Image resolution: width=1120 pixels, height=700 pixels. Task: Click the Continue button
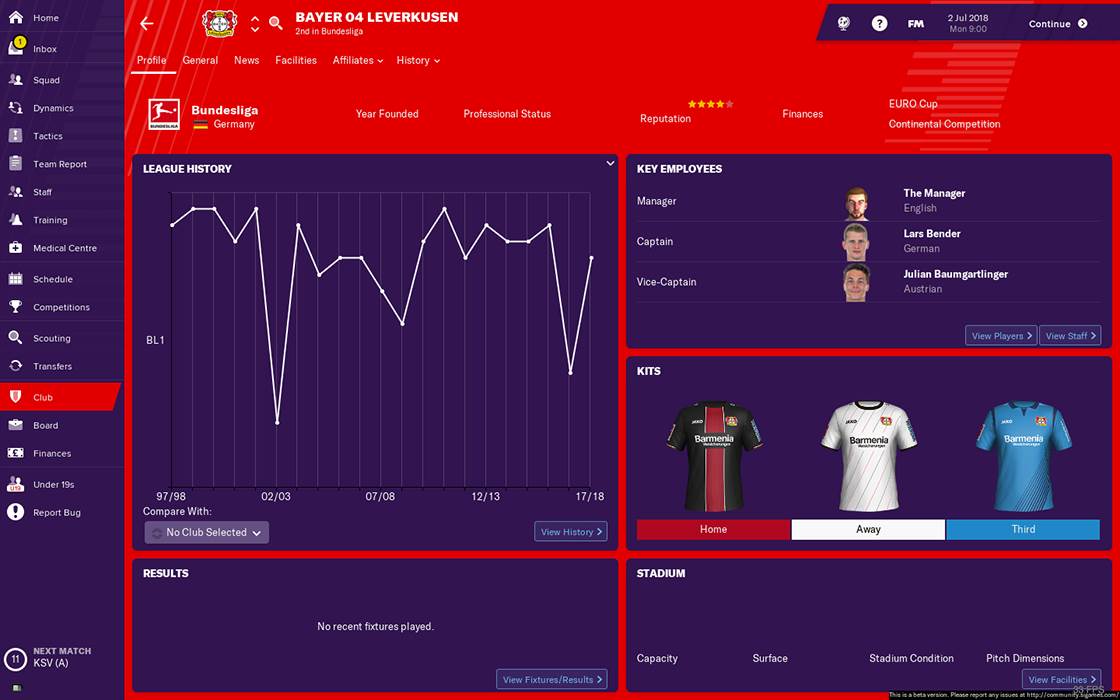pos(1057,24)
